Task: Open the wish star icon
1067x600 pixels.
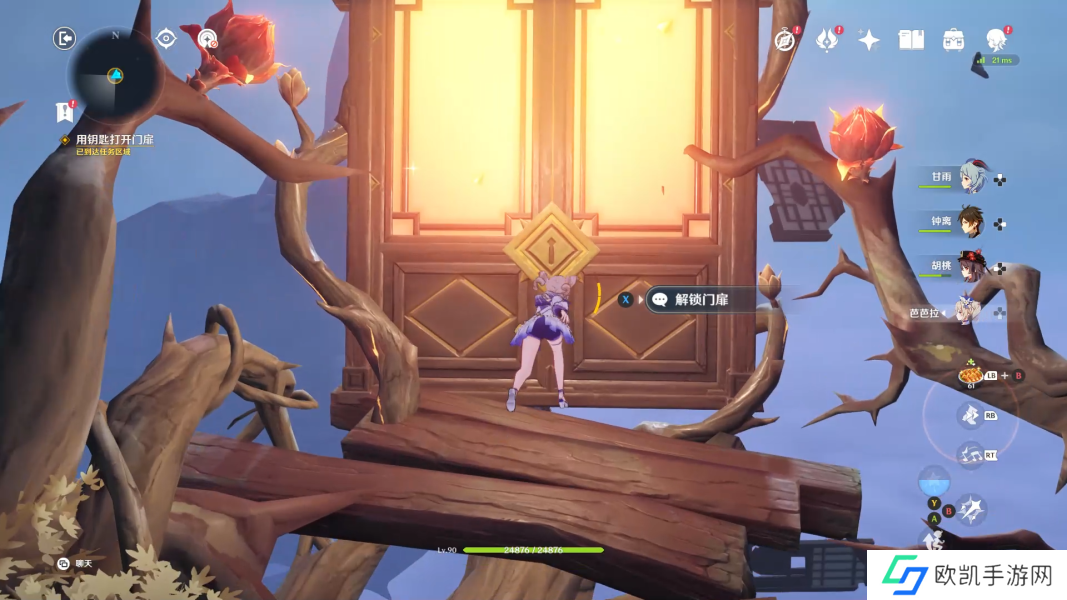Action: pos(869,40)
